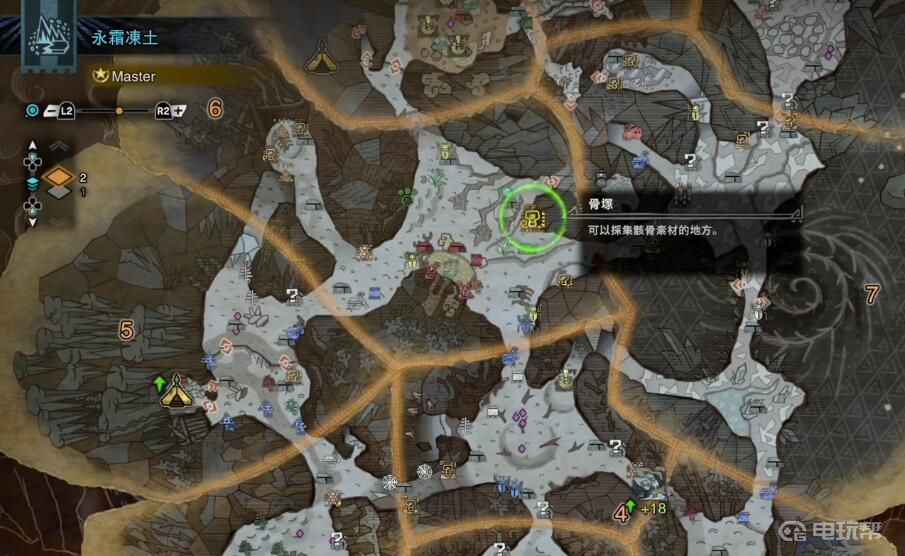Screen dimensions: 905x556
Task: Click the area 6 number marker
Action: (x=215, y=109)
